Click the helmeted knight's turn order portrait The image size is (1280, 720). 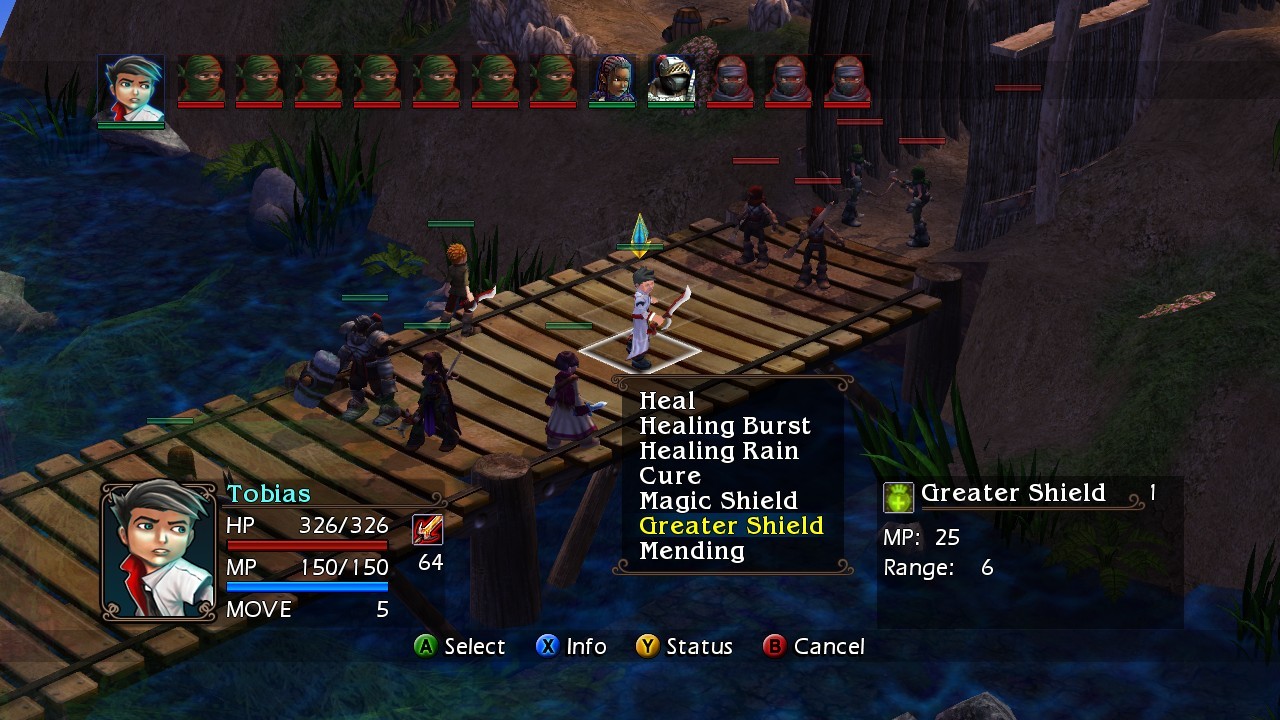tap(671, 79)
